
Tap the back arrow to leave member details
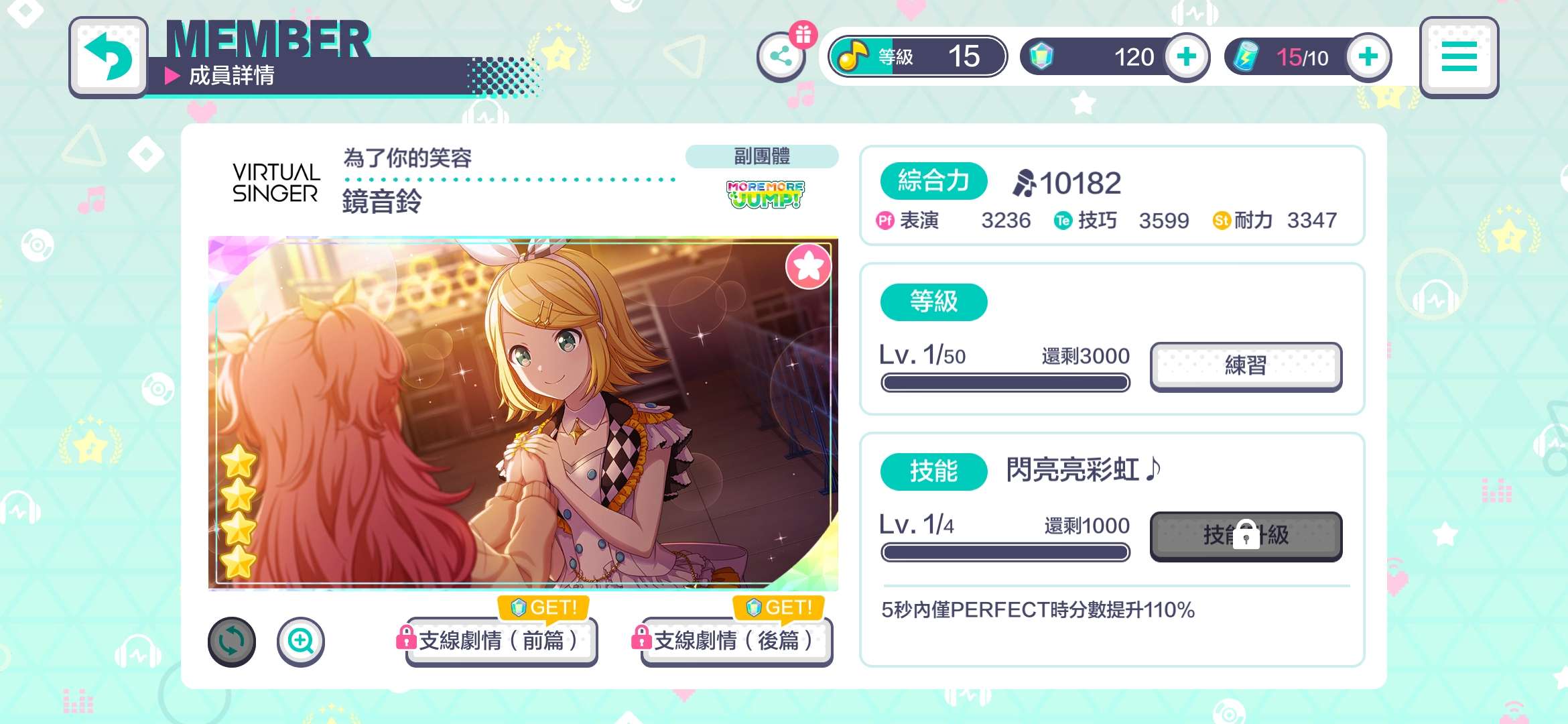(x=109, y=56)
